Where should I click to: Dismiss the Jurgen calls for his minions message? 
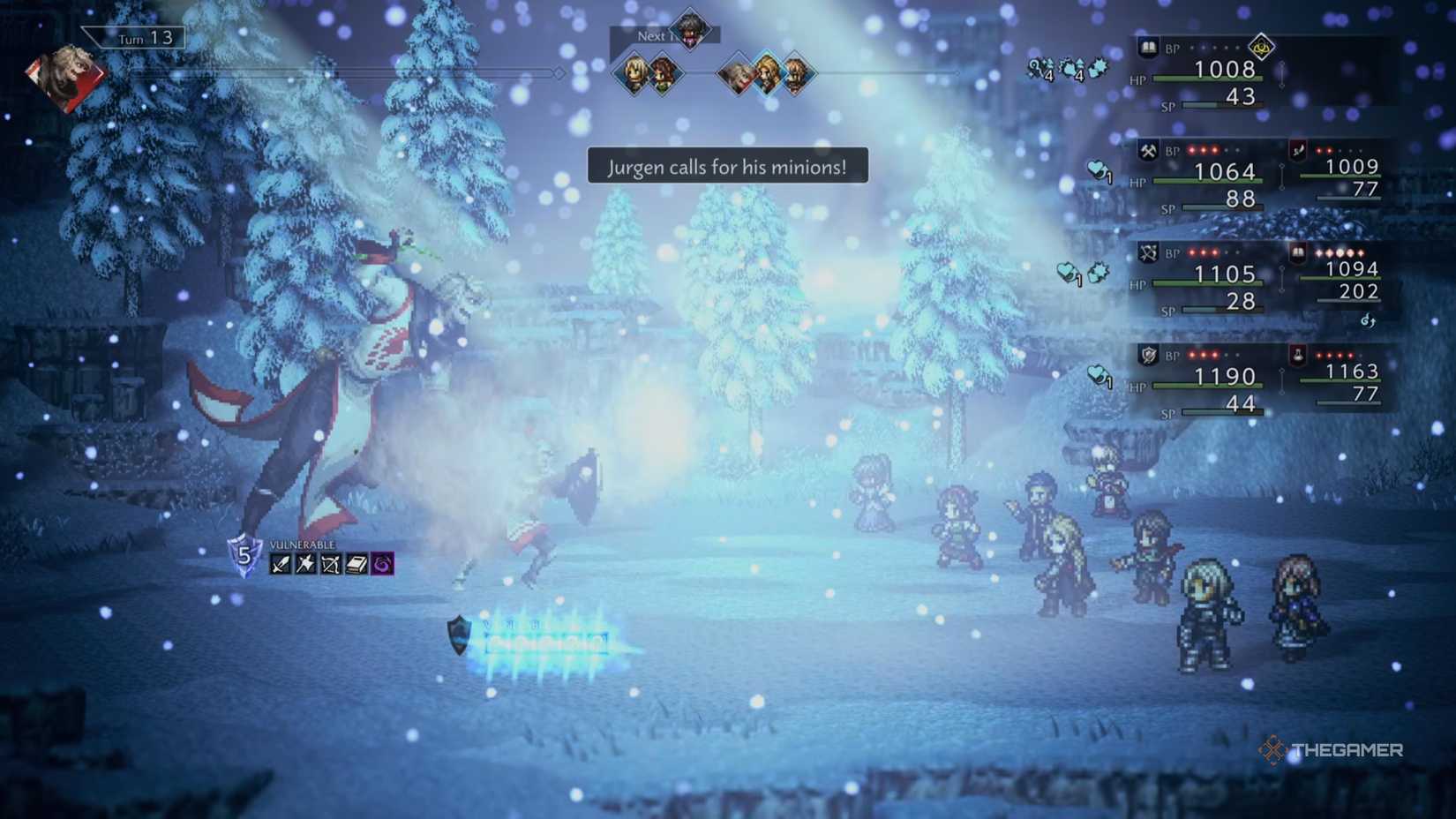click(x=727, y=166)
